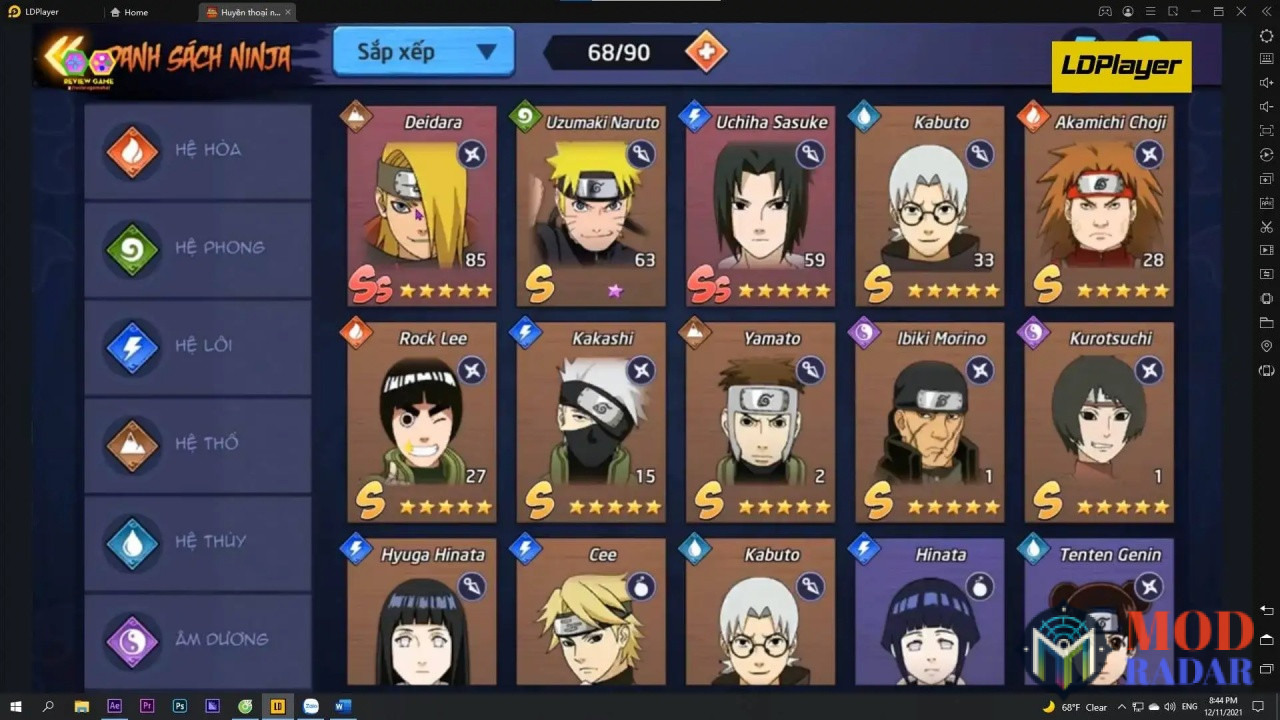View the Rock Lee ninja card
The width and height of the screenshot is (1280, 720).
point(421,422)
